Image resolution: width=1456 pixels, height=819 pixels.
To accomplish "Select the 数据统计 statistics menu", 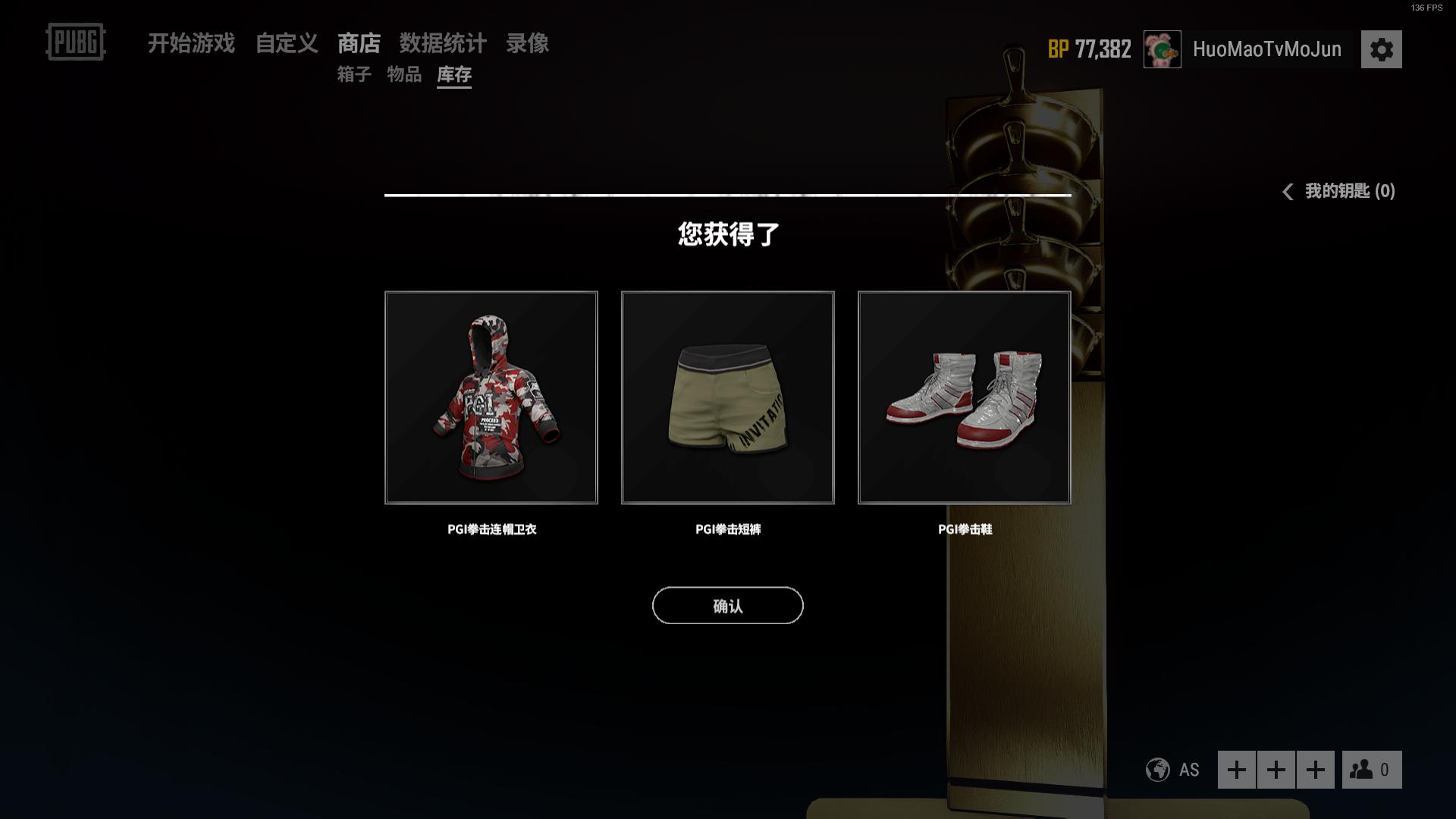I will pos(444,45).
